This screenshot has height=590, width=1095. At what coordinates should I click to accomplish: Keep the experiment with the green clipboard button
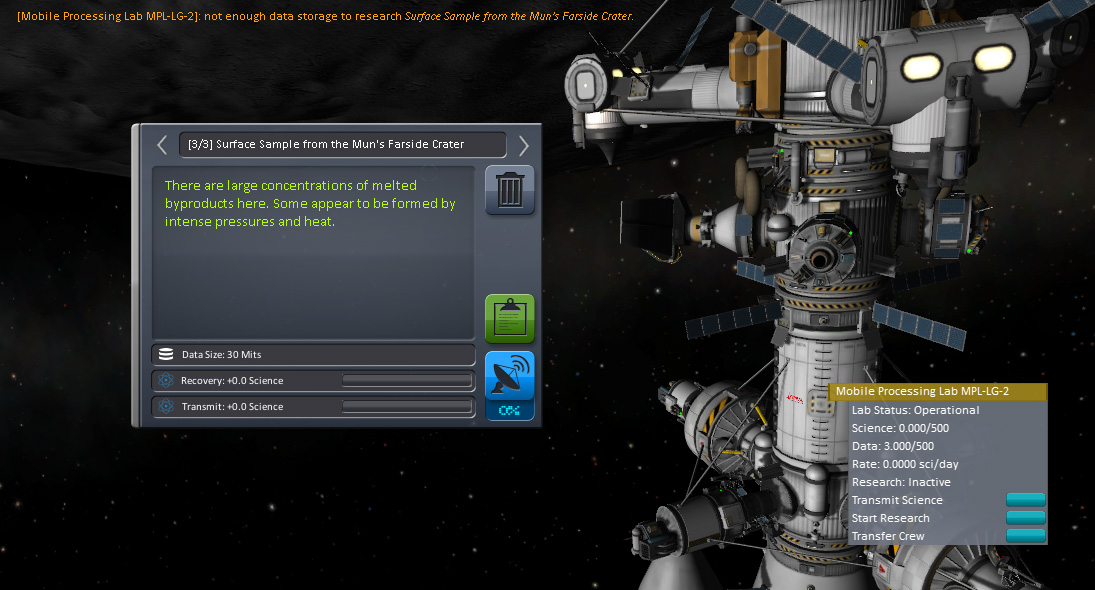tap(510, 318)
